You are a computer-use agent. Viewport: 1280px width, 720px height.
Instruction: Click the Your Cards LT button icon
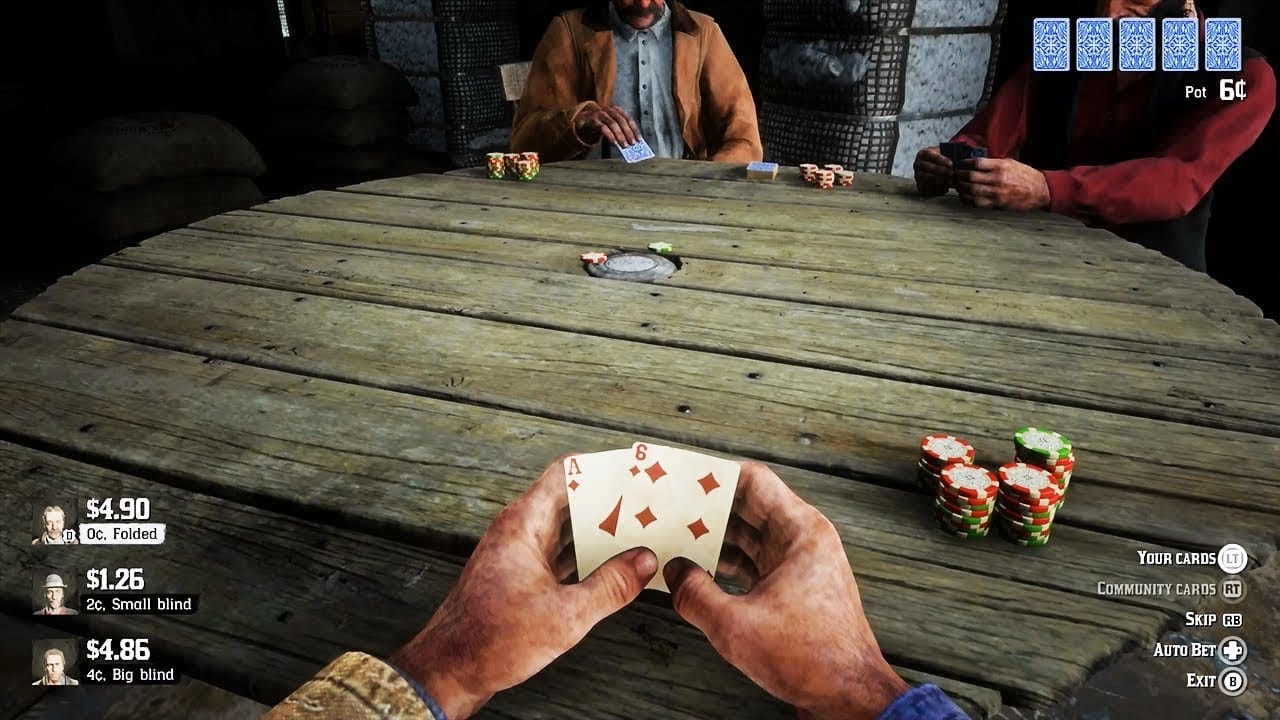tap(1233, 558)
